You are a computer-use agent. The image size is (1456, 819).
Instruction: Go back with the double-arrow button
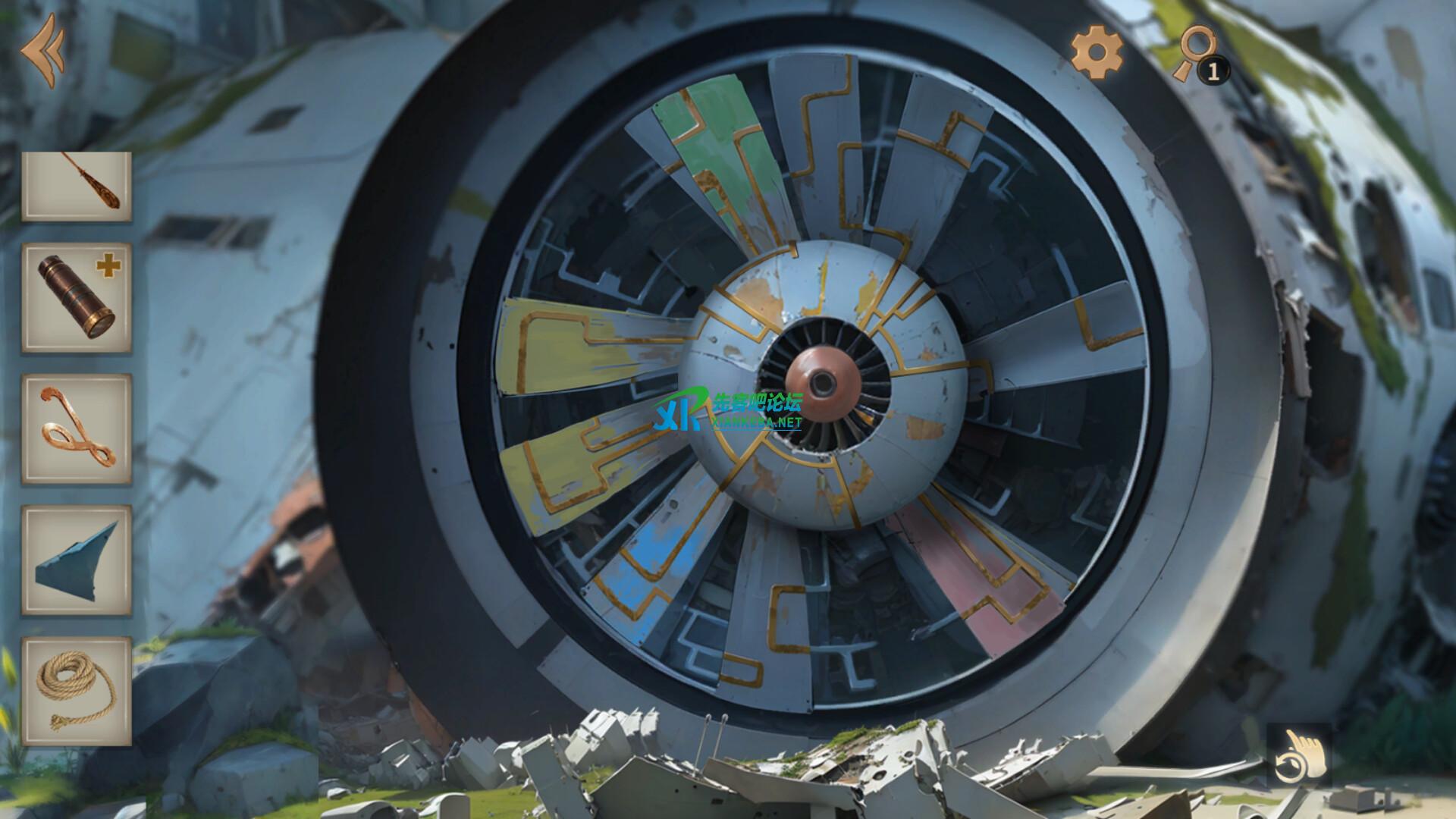[42, 50]
